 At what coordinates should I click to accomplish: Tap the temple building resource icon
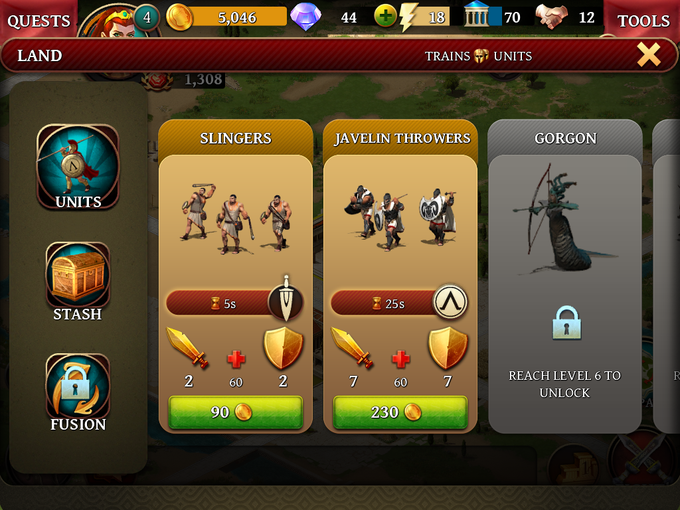480,16
